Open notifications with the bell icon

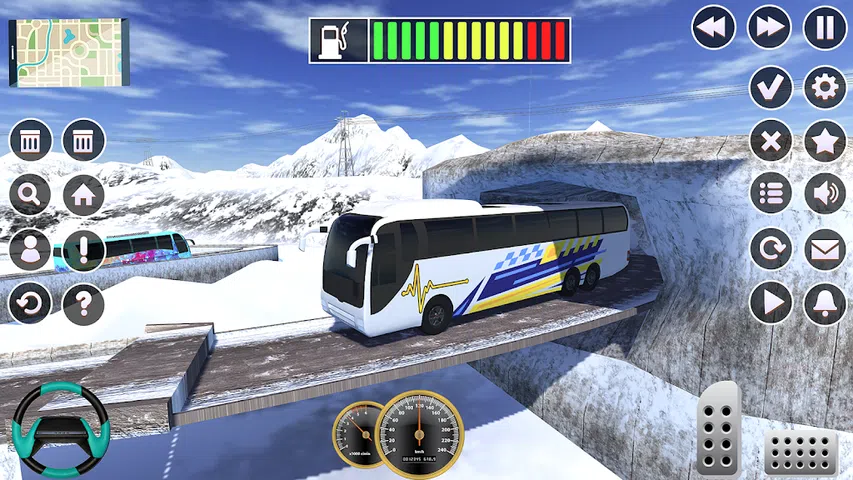click(825, 302)
